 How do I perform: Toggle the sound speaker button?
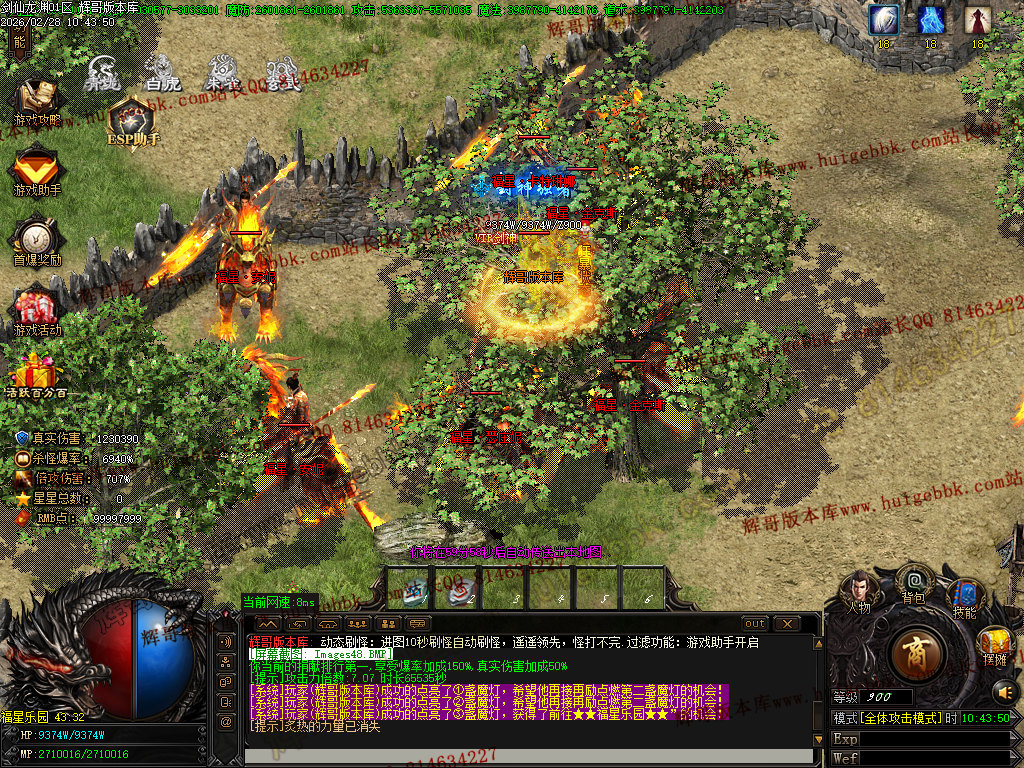click(1003, 691)
